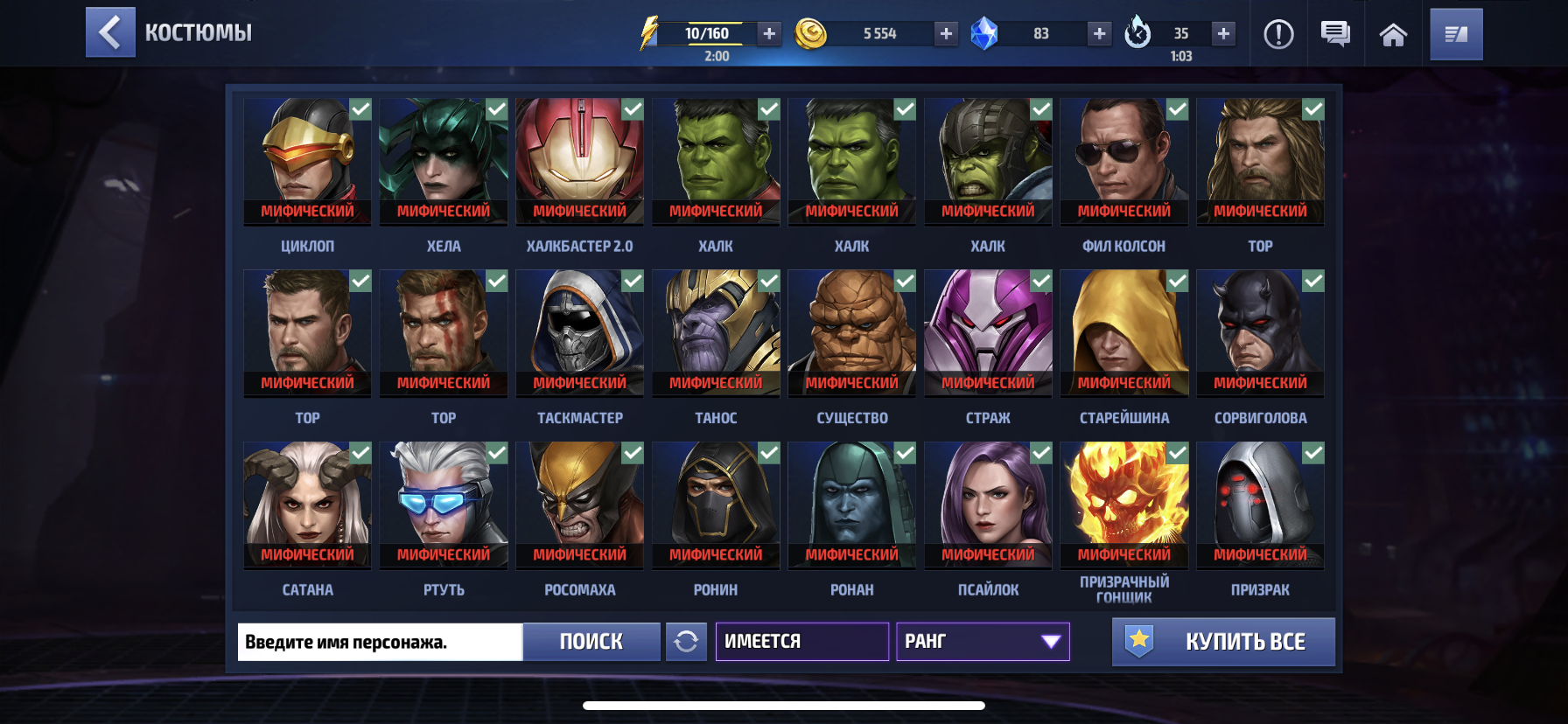This screenshot has height=724, width=1568.
Task: Toggle the checkmark on the ЦИКЛОП costume
Action: (359, 108)
